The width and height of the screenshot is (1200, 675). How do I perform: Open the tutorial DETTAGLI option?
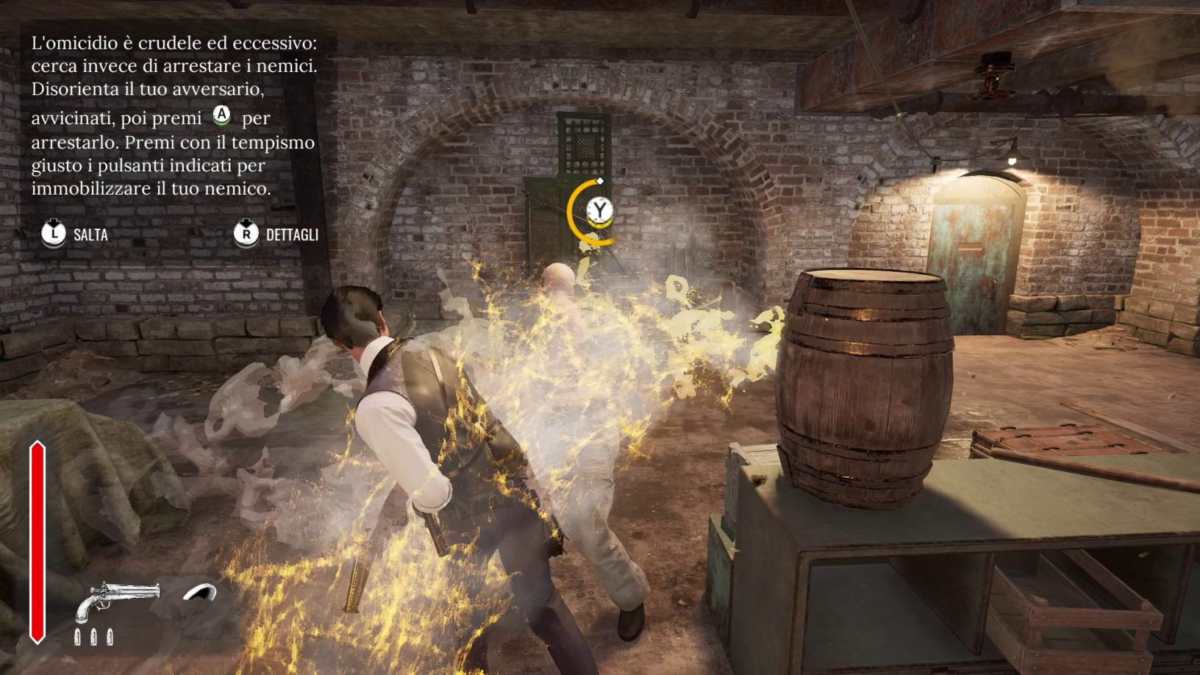pyautogui.click(x=277, y=235)
